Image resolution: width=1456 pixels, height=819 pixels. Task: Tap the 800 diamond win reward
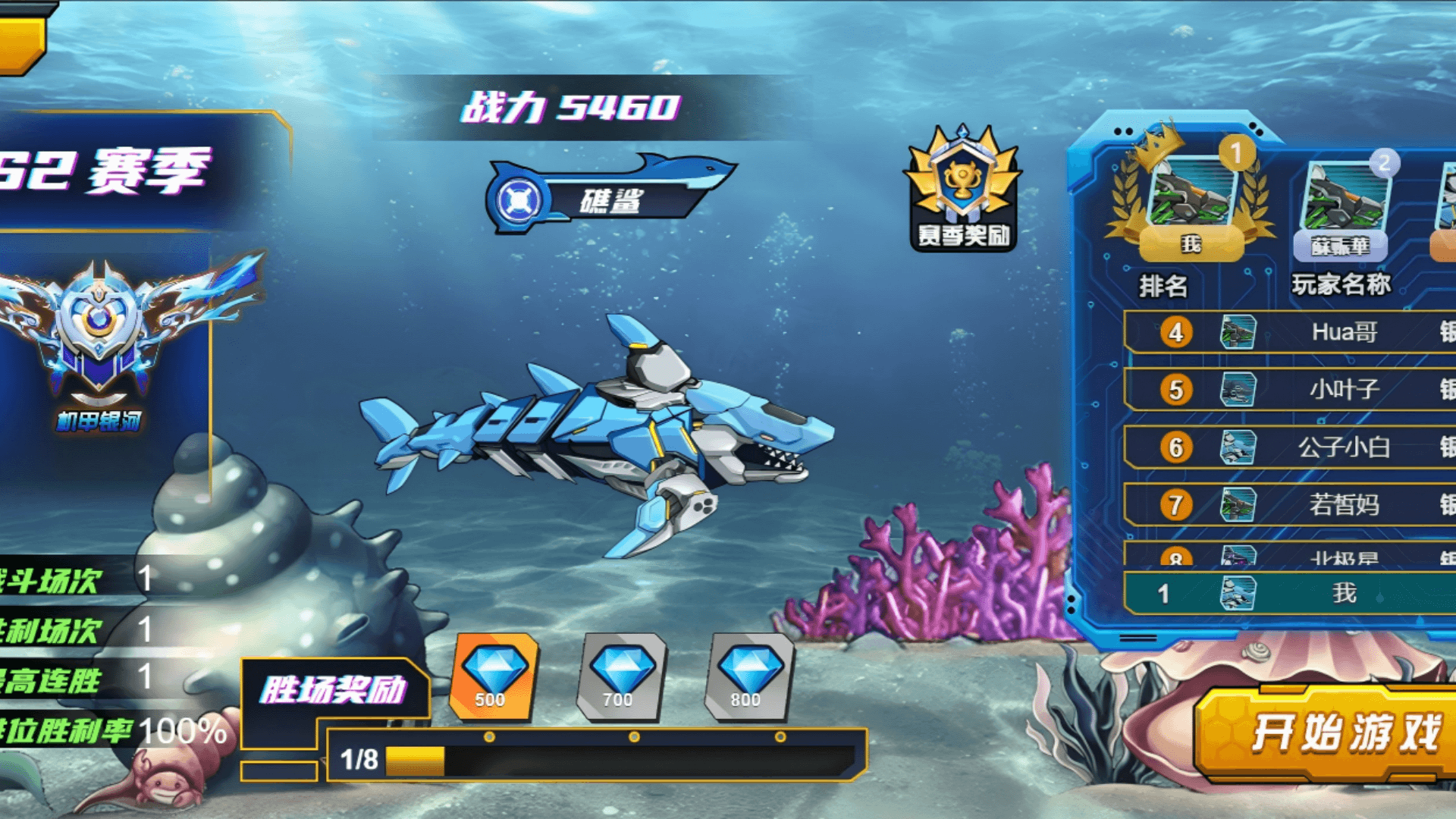[748, 676]
